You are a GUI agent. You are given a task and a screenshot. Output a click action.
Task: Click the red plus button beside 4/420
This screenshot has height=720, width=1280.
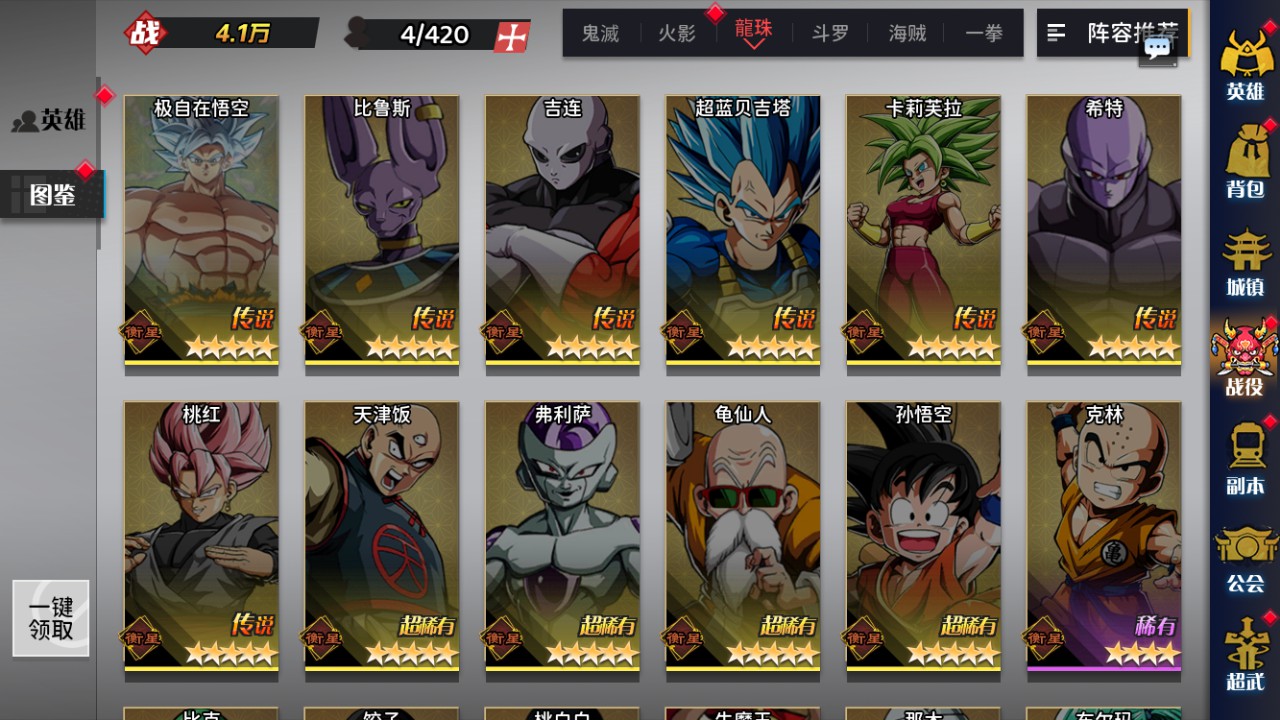(x=512, y=36)
